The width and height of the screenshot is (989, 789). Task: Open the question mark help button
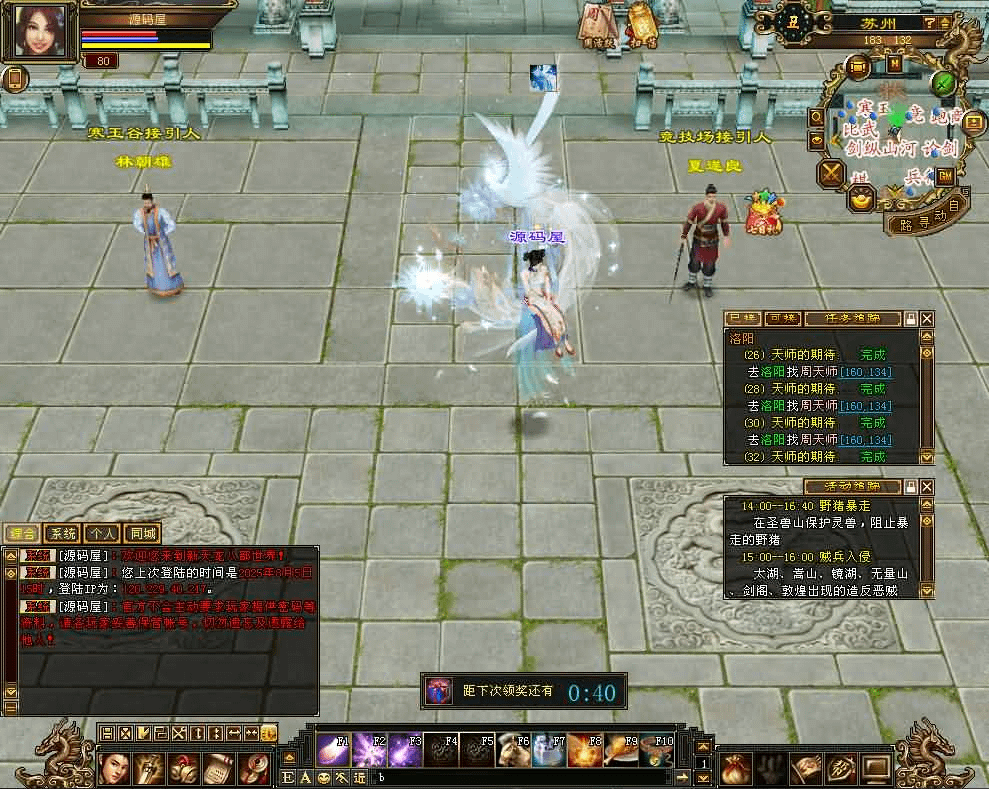[930, 22]
